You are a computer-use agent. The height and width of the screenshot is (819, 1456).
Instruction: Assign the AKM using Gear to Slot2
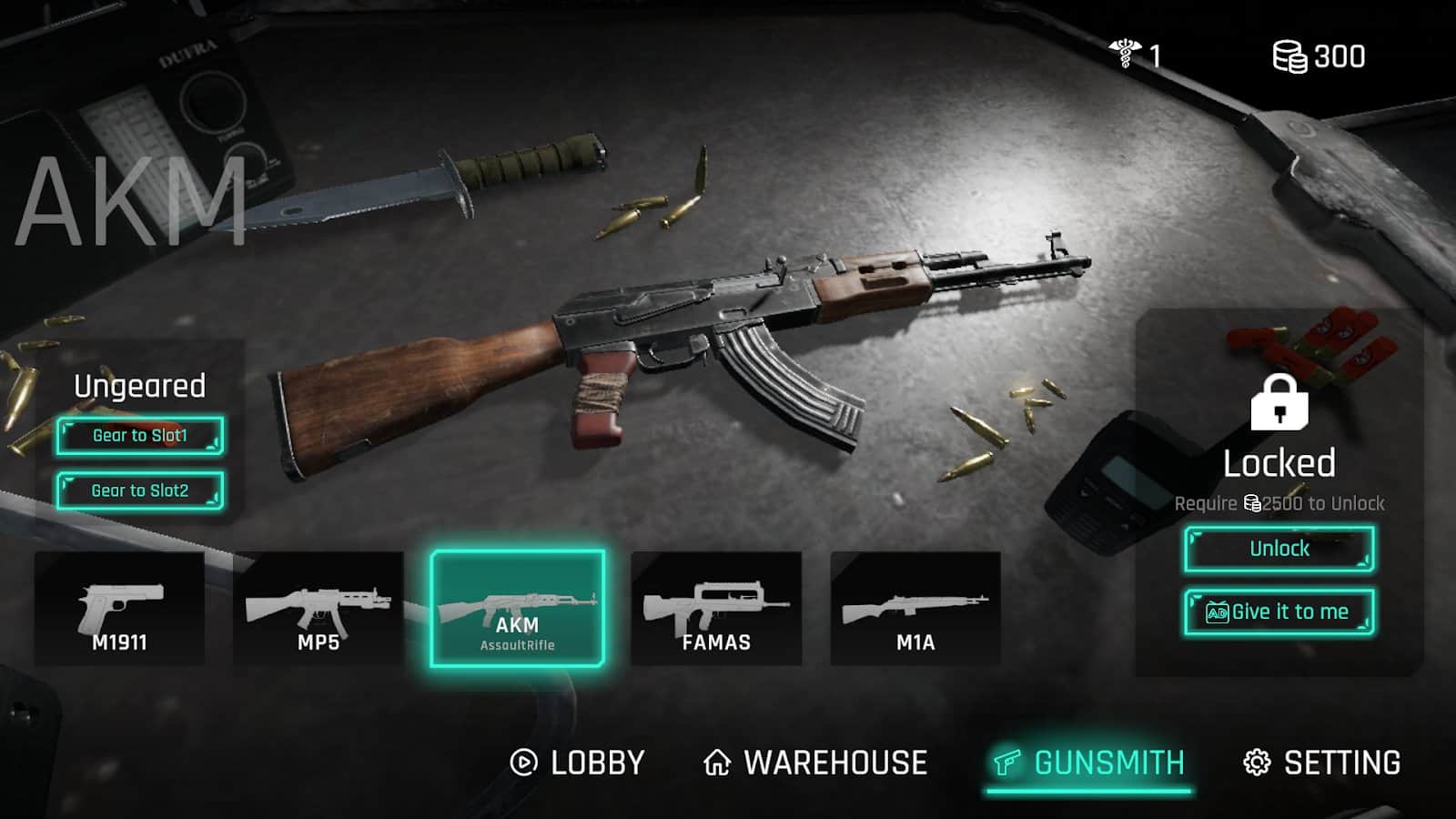tap(141, 490)
